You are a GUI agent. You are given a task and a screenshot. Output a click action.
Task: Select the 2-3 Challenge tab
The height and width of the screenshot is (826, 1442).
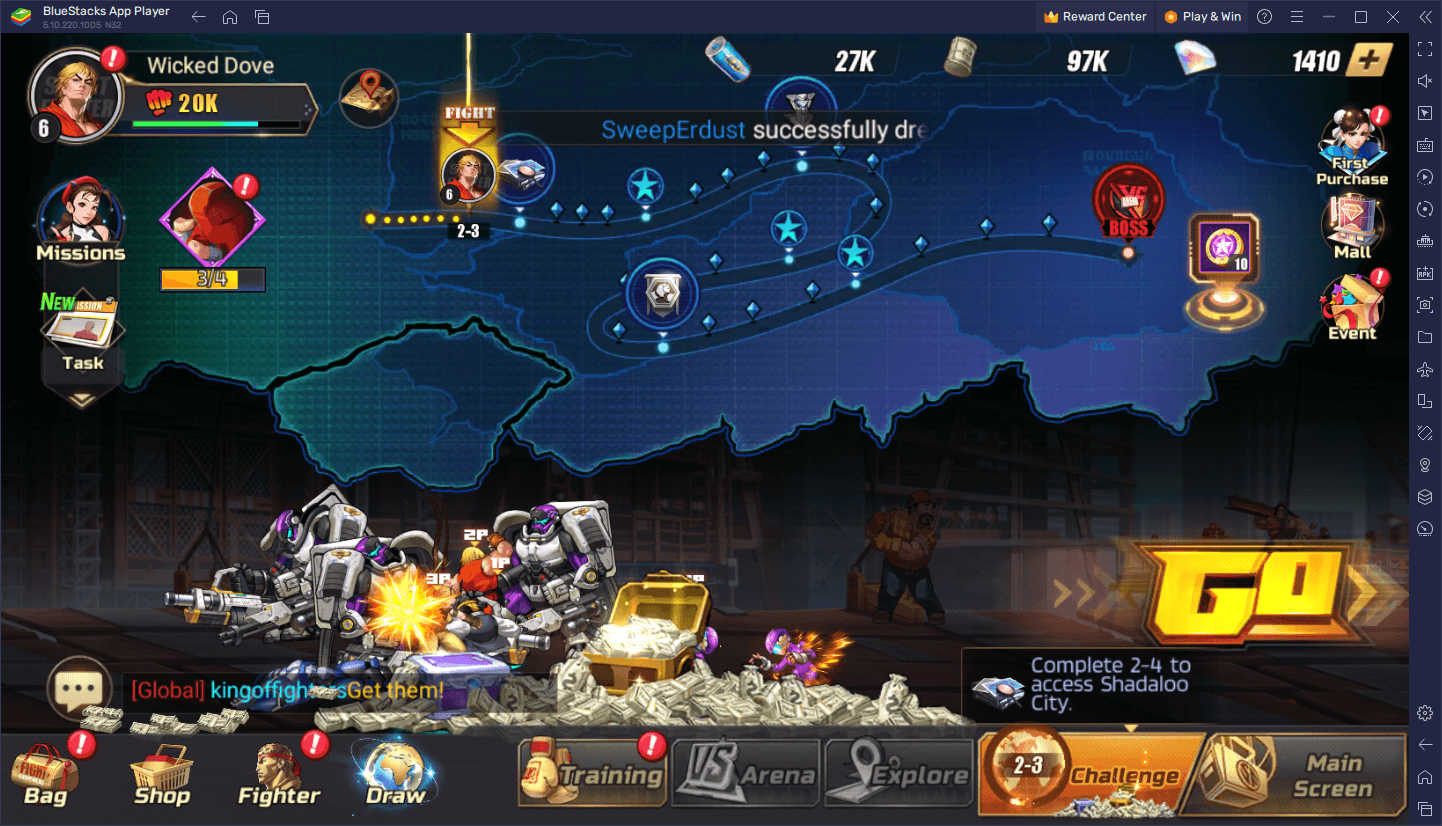[1092, 773]
